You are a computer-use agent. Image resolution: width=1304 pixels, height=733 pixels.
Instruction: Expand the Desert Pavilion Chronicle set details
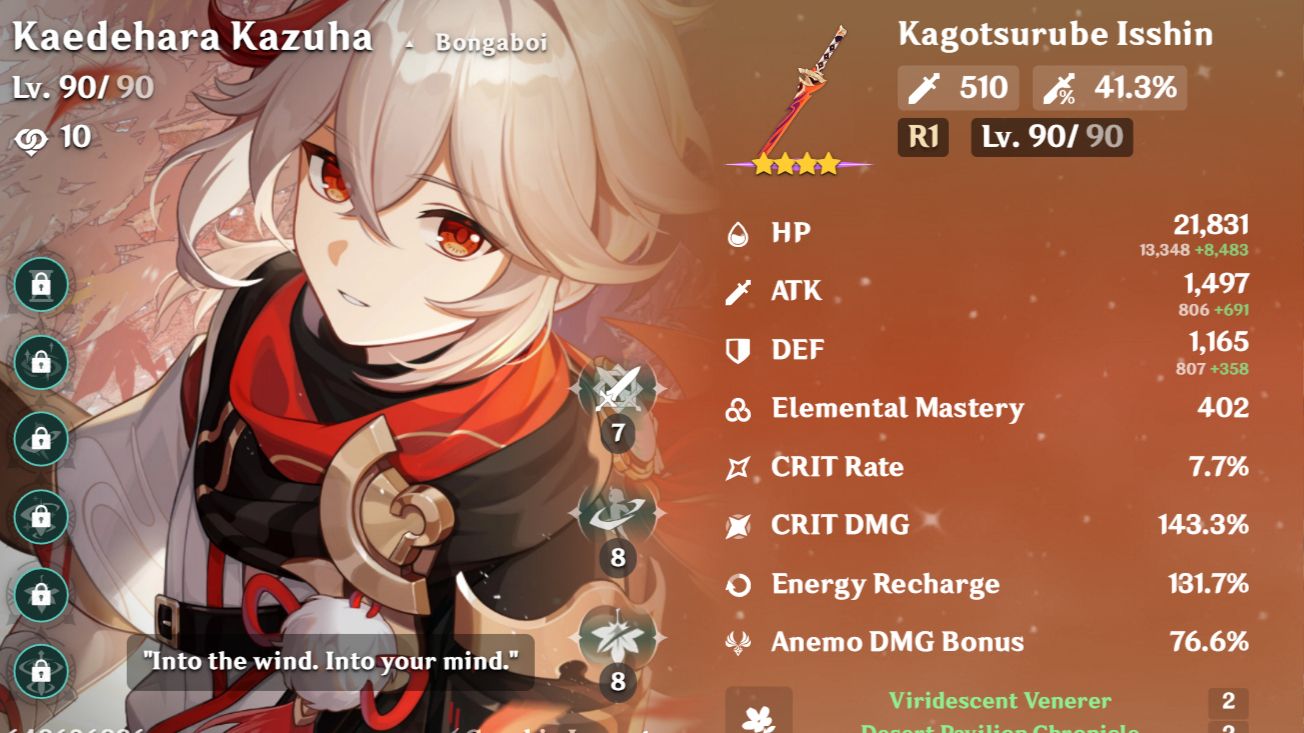pyautogui.click(x=1000, y=727)
